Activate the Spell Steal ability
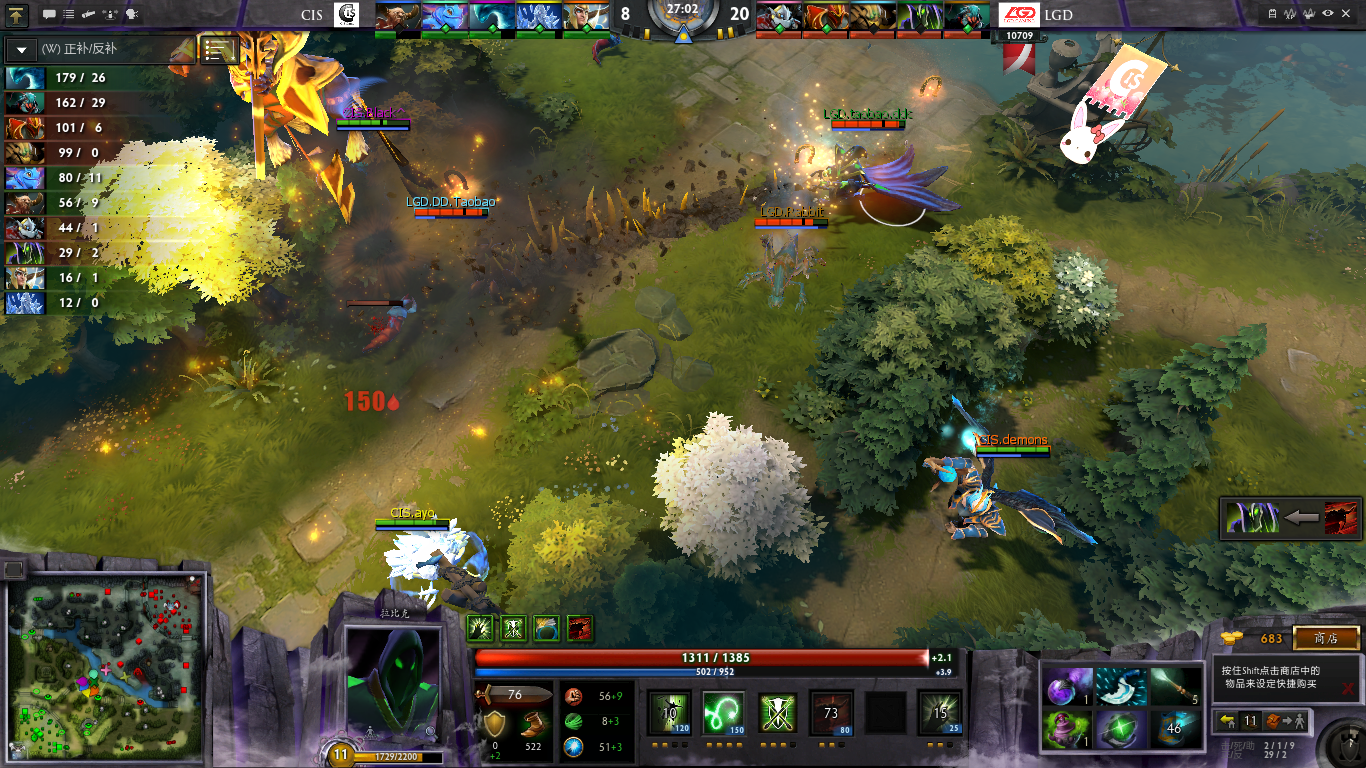1366x768 pixels. click(939, 713)
